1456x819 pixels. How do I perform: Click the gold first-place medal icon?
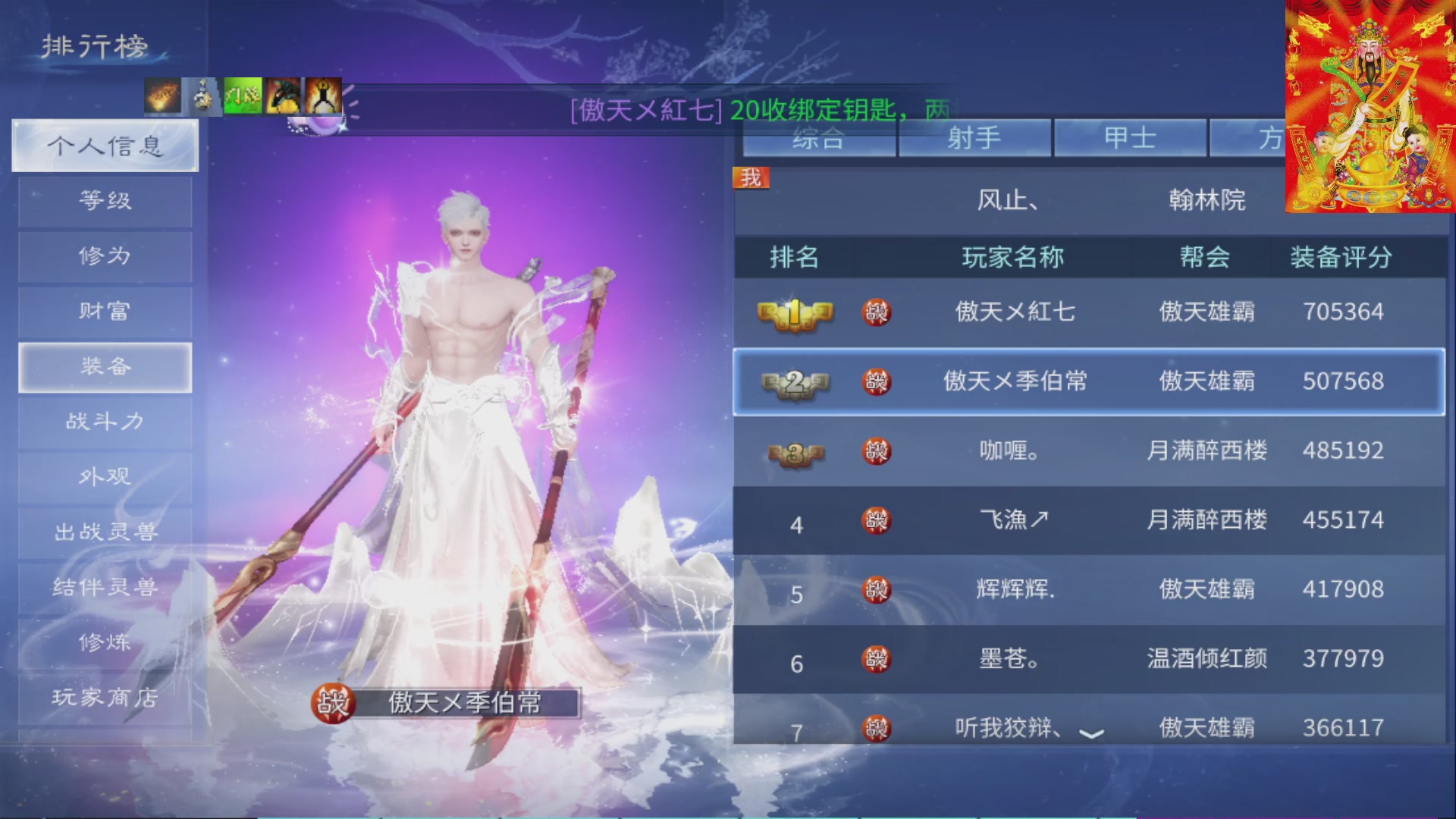tap(795, 312)
